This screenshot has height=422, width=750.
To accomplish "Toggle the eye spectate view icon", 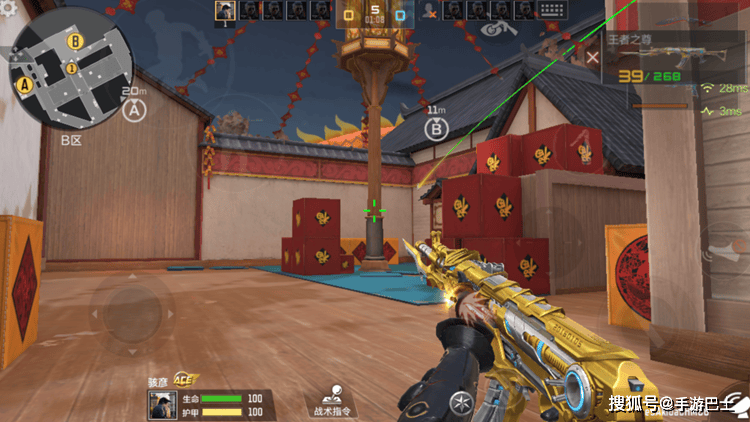I will [x=492, y=30].
